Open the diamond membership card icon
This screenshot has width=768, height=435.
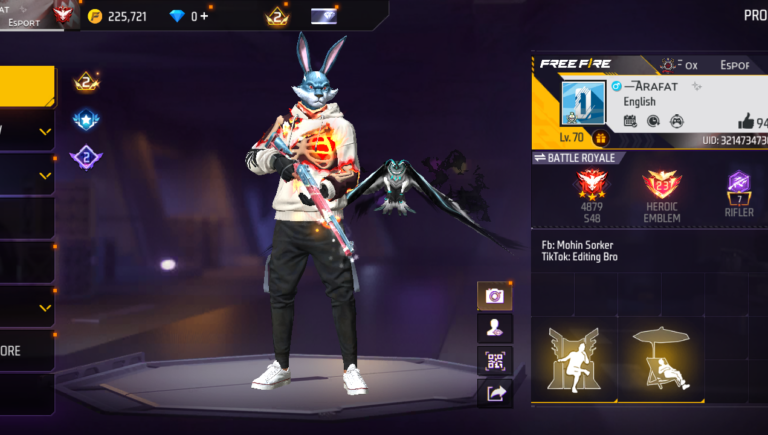(x=324, y=16)
